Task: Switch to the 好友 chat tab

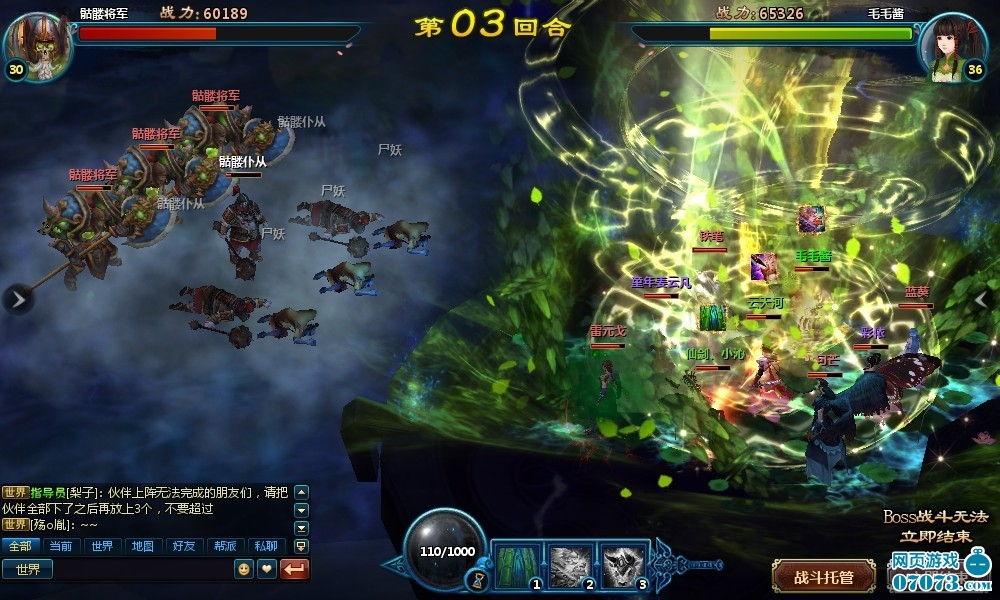Action: (183, 546)
